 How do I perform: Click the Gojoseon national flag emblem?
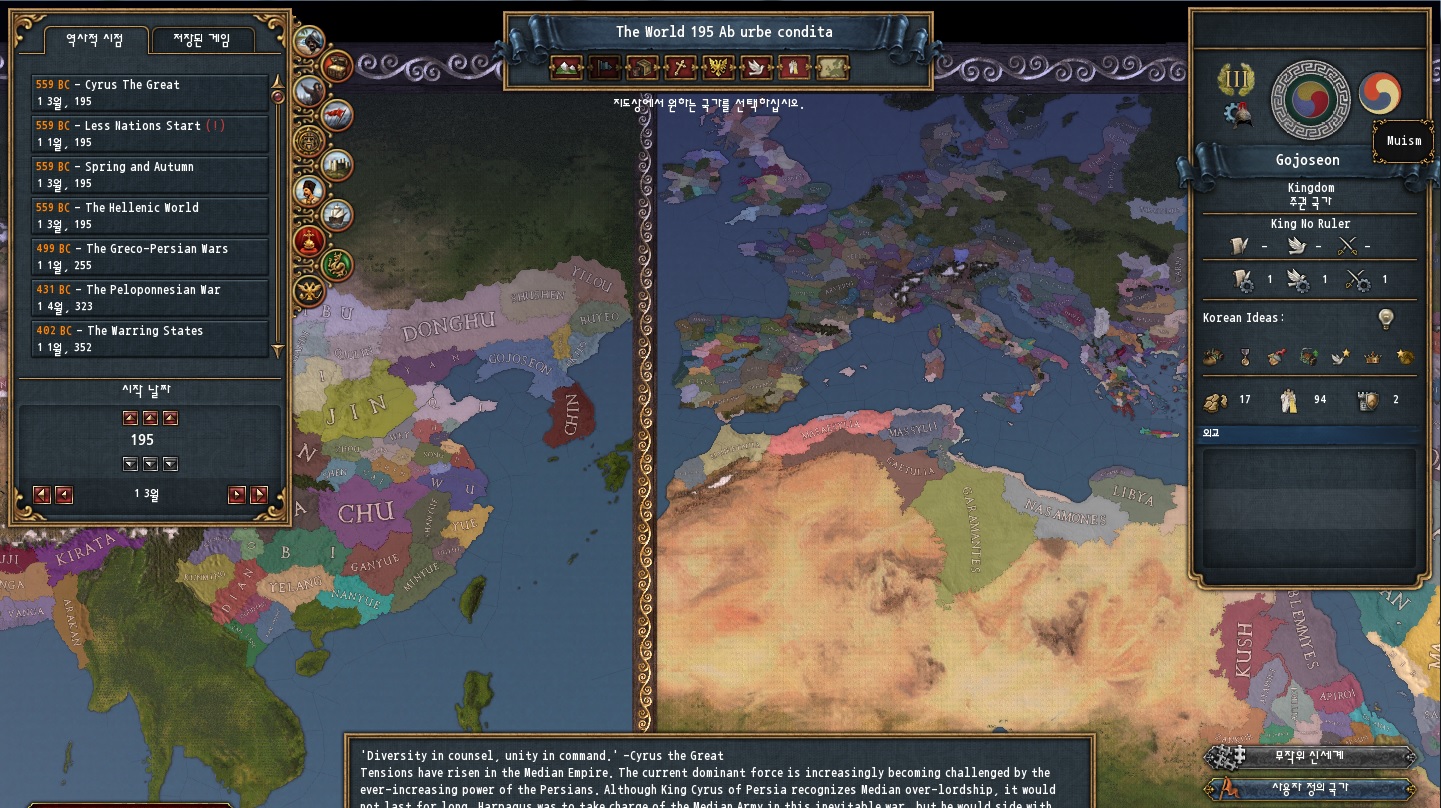pyautogui.click(x=1309, y=97)
